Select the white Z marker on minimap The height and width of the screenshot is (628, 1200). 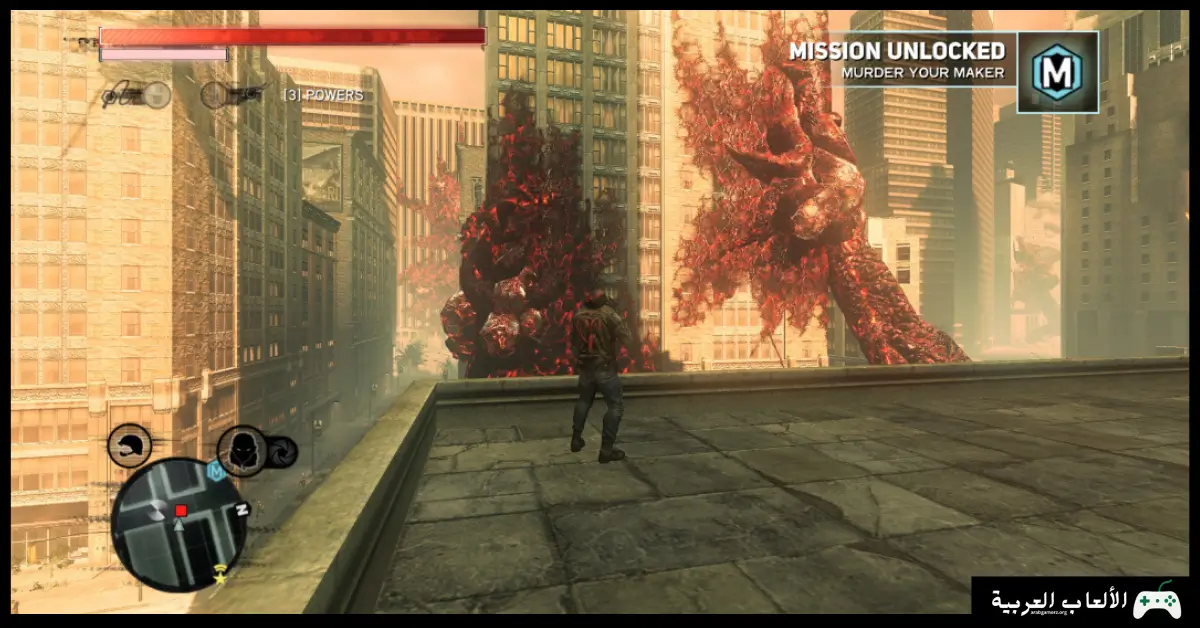pos(241,508)
